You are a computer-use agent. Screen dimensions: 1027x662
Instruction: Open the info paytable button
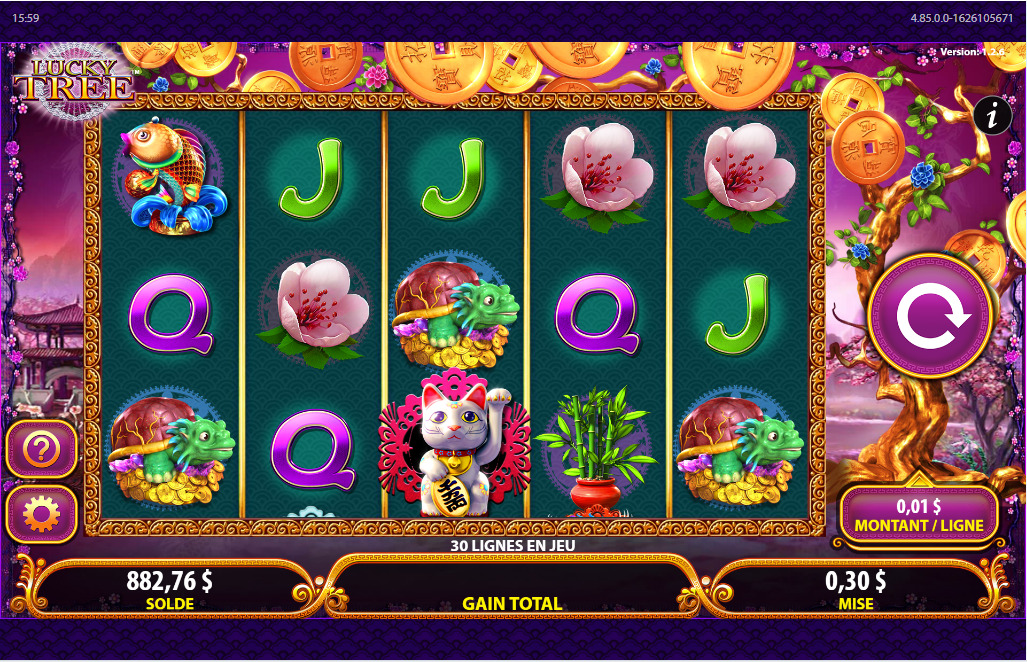tap(992, 117)
